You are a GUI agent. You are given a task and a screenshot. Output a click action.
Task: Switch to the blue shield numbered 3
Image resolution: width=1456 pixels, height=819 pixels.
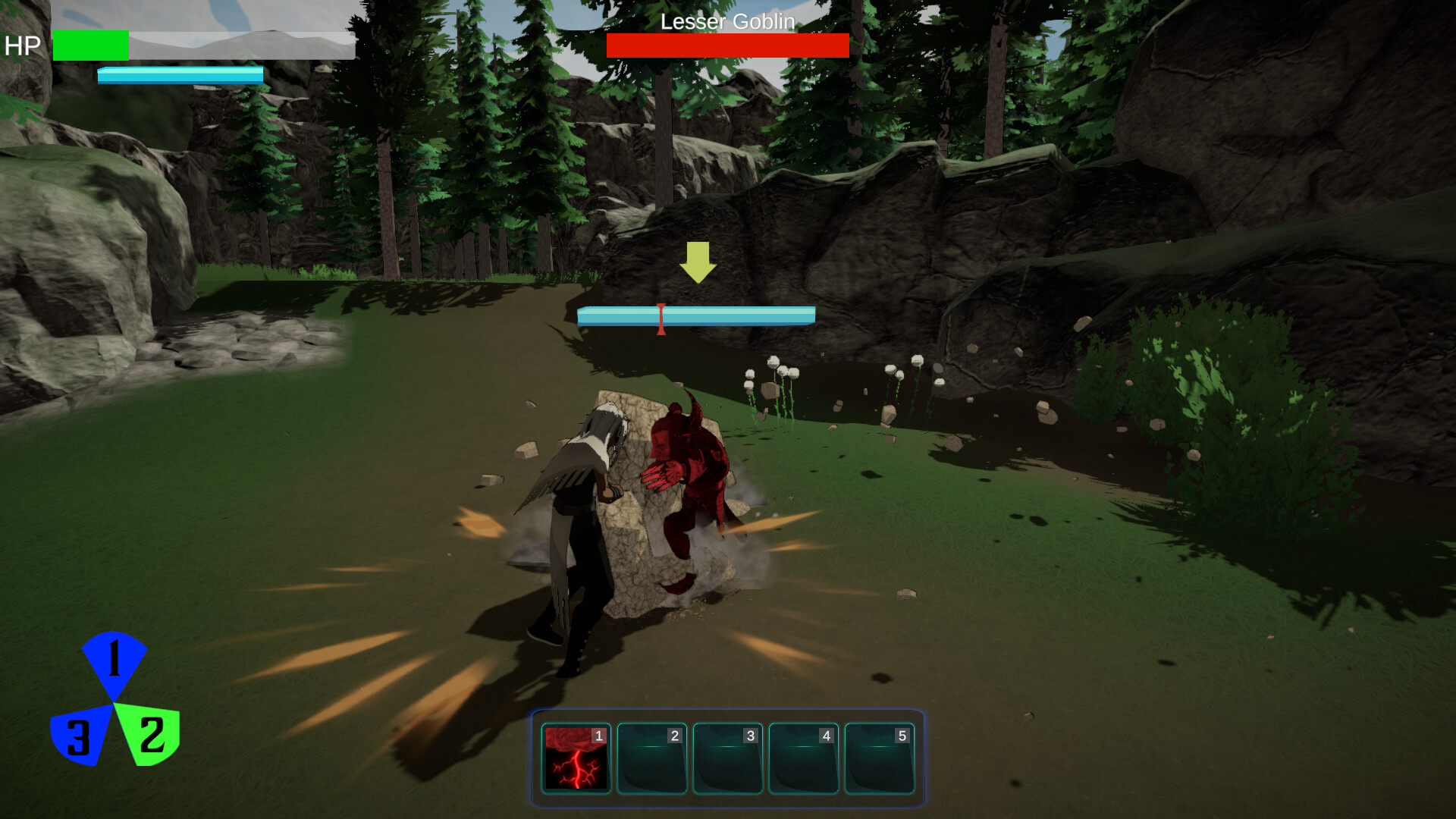[x=78, y=736]
